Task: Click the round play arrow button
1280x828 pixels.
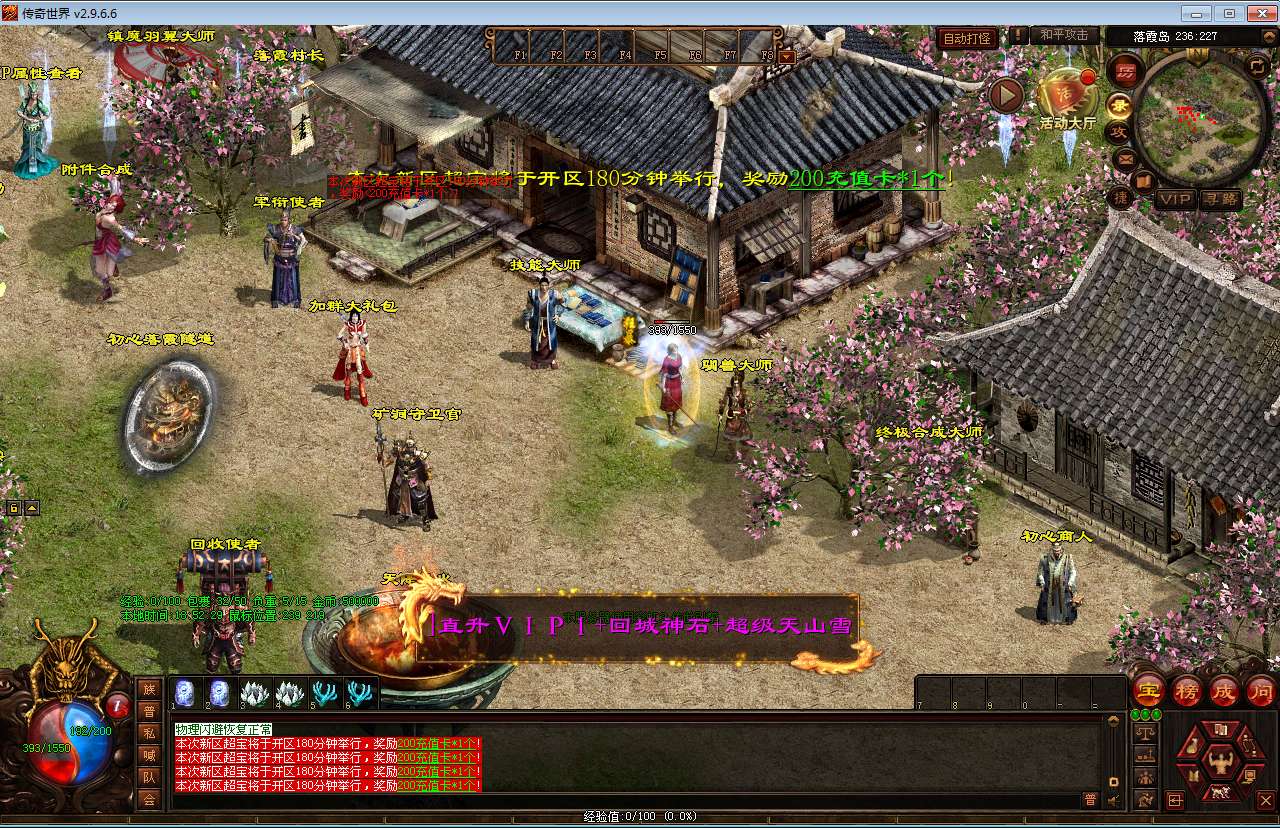Action: tap(1006, 95)
